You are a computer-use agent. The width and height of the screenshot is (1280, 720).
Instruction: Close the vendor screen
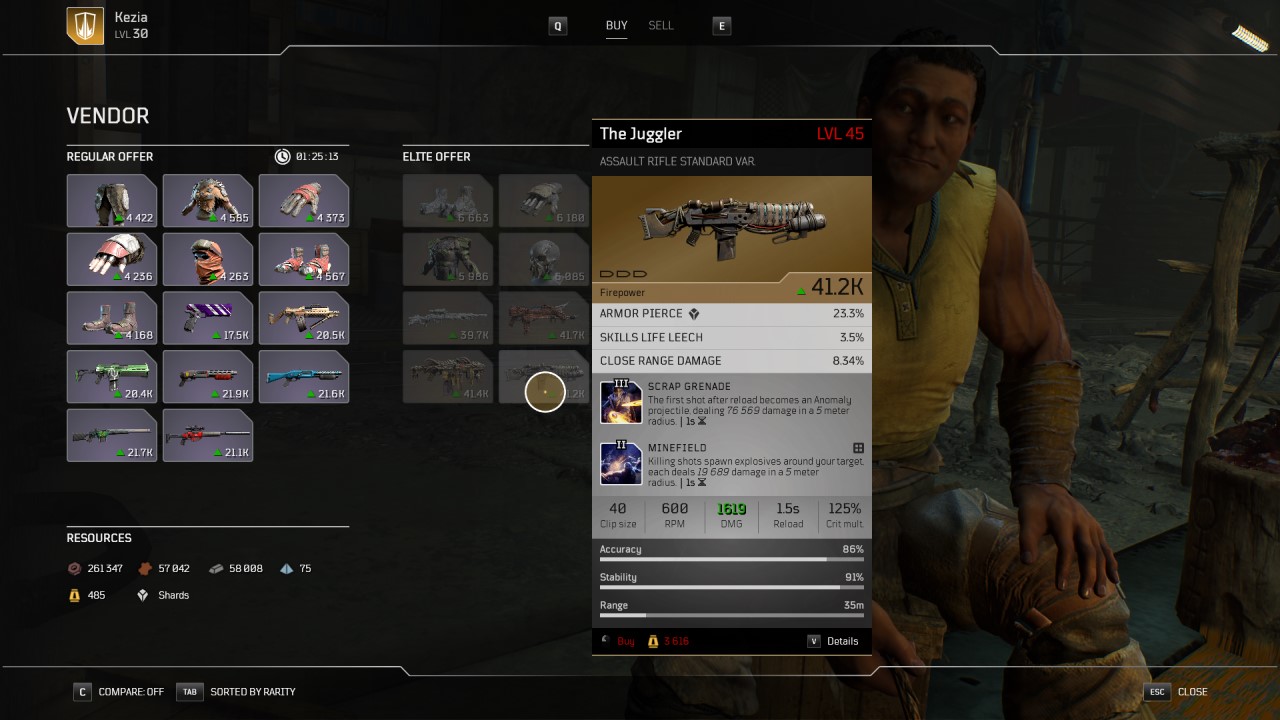click(x=1180, y=691)
